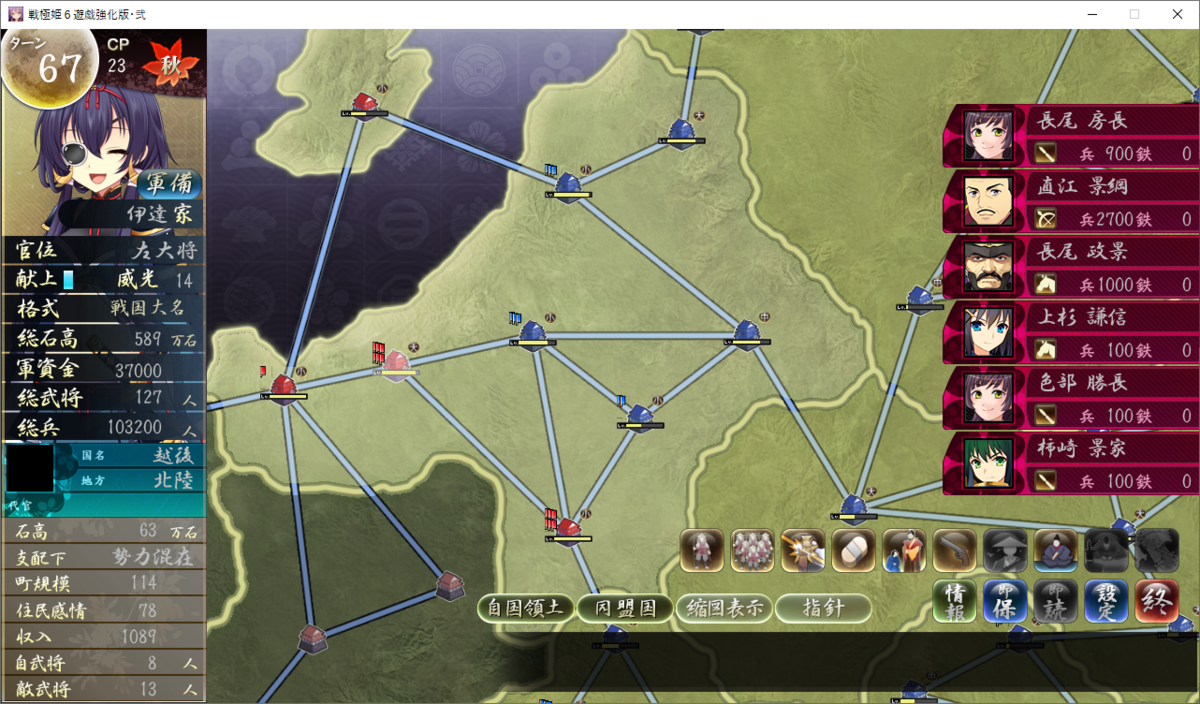The image size is (1200, 704).
Task: Pick 上杉 謙信 from the general list
Action: [x=1071, y=333]
